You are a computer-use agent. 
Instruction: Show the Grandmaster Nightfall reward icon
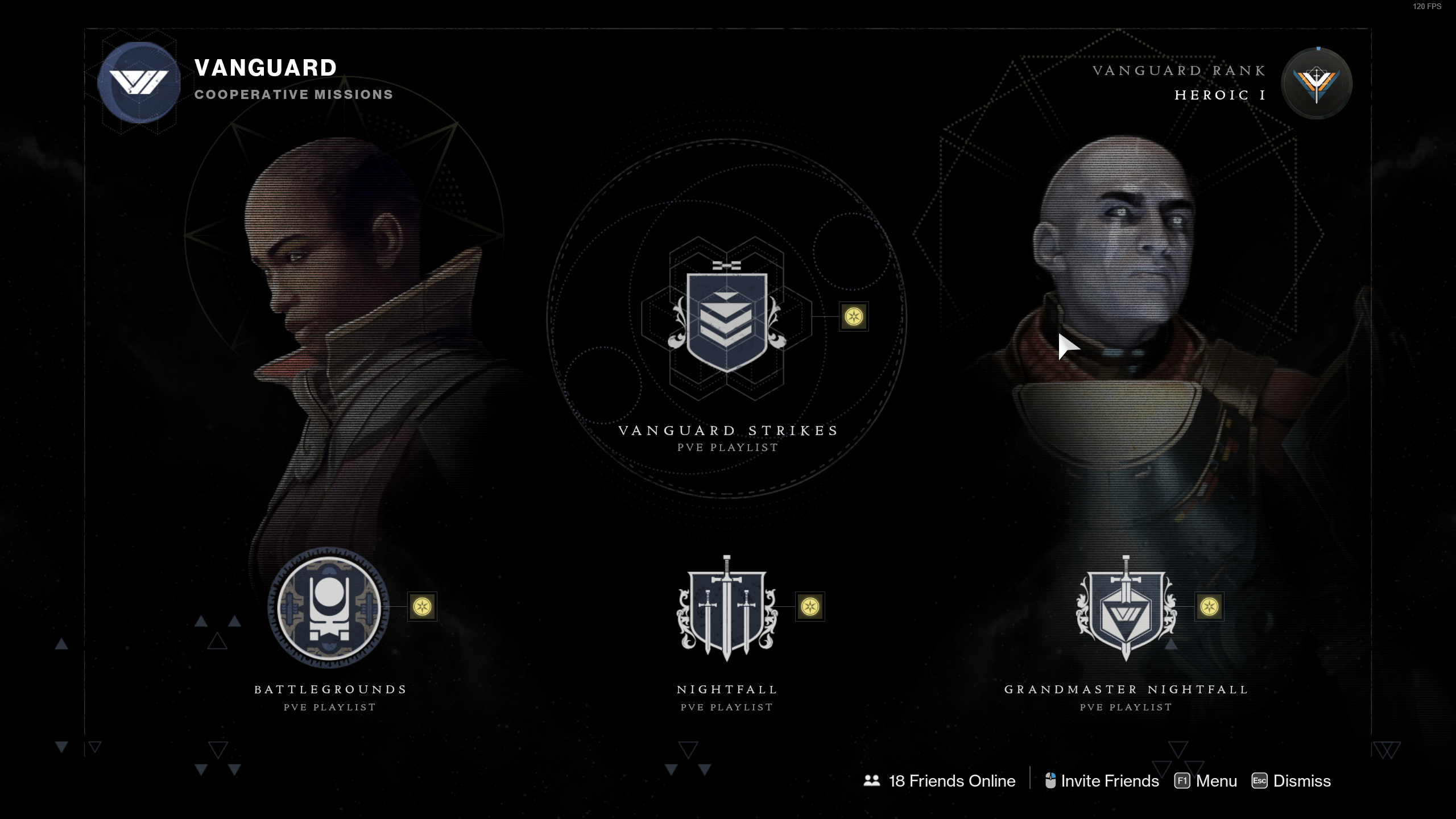pos(1209,607)
